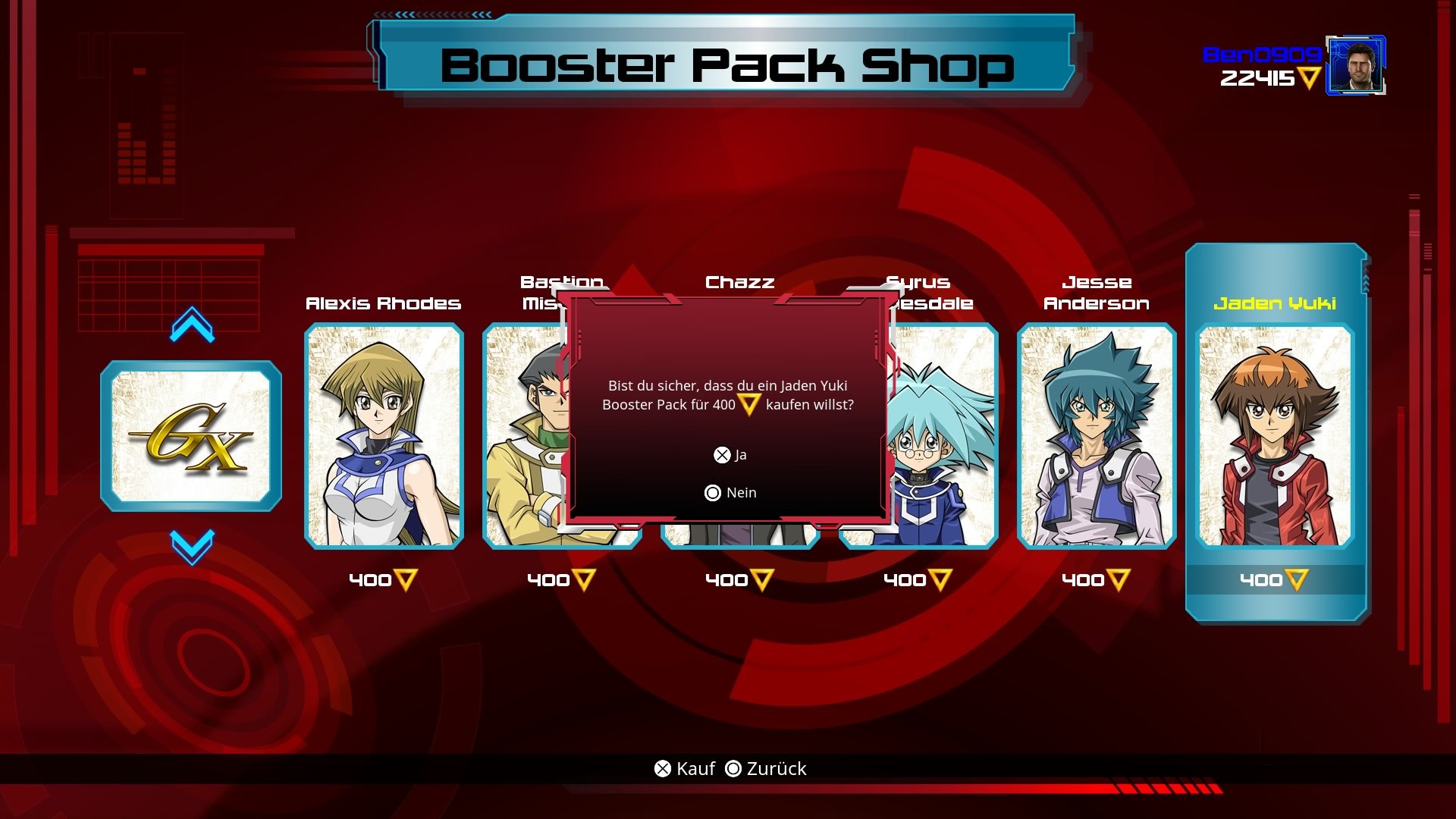Click the circle Zurück icon in the bottom bar
The image size is (1456, 819).
(x=733, y=768)
